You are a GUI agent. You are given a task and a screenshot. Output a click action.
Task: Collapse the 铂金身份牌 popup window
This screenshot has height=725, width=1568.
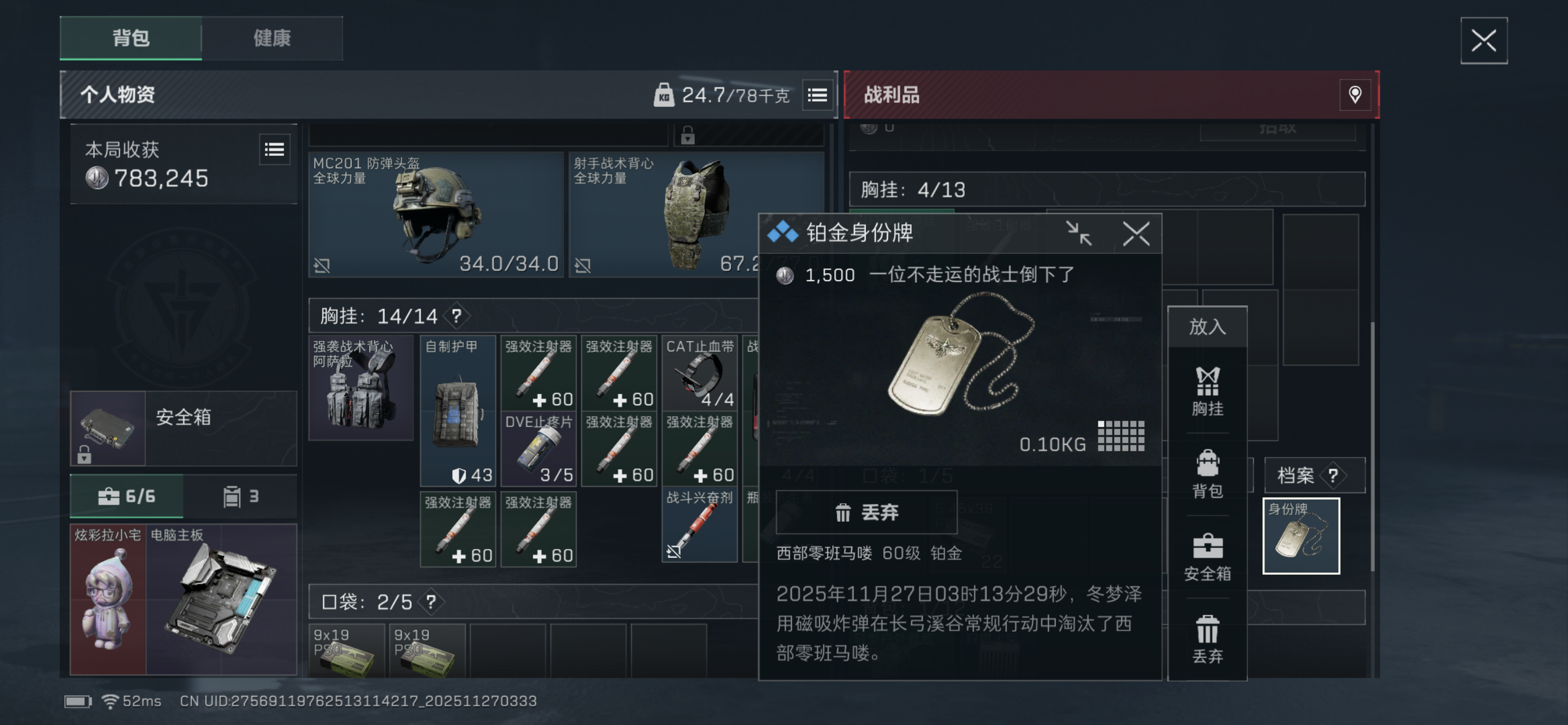(x=1079, y=233)
